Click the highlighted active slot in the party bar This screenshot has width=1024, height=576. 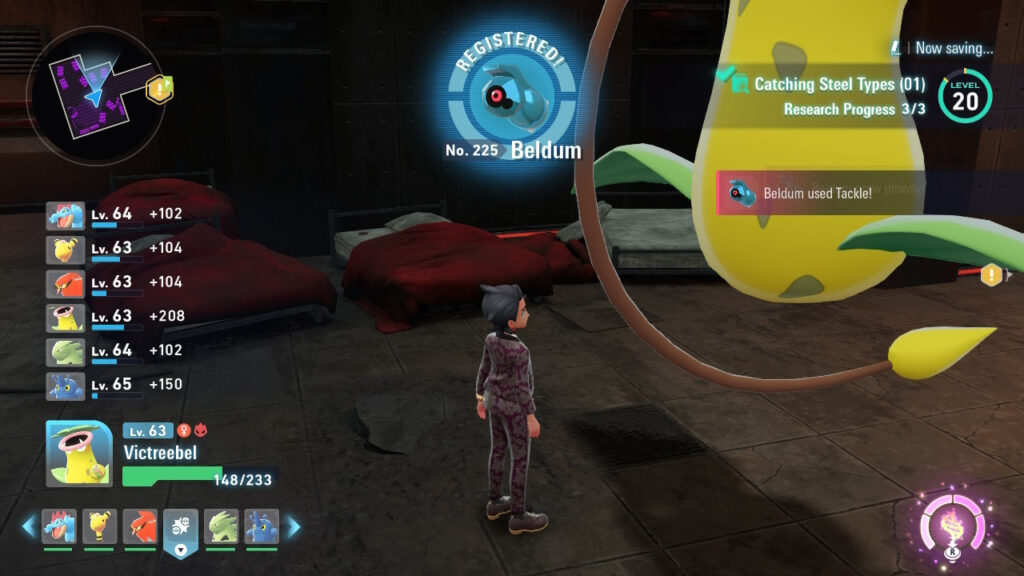(181, 527)
